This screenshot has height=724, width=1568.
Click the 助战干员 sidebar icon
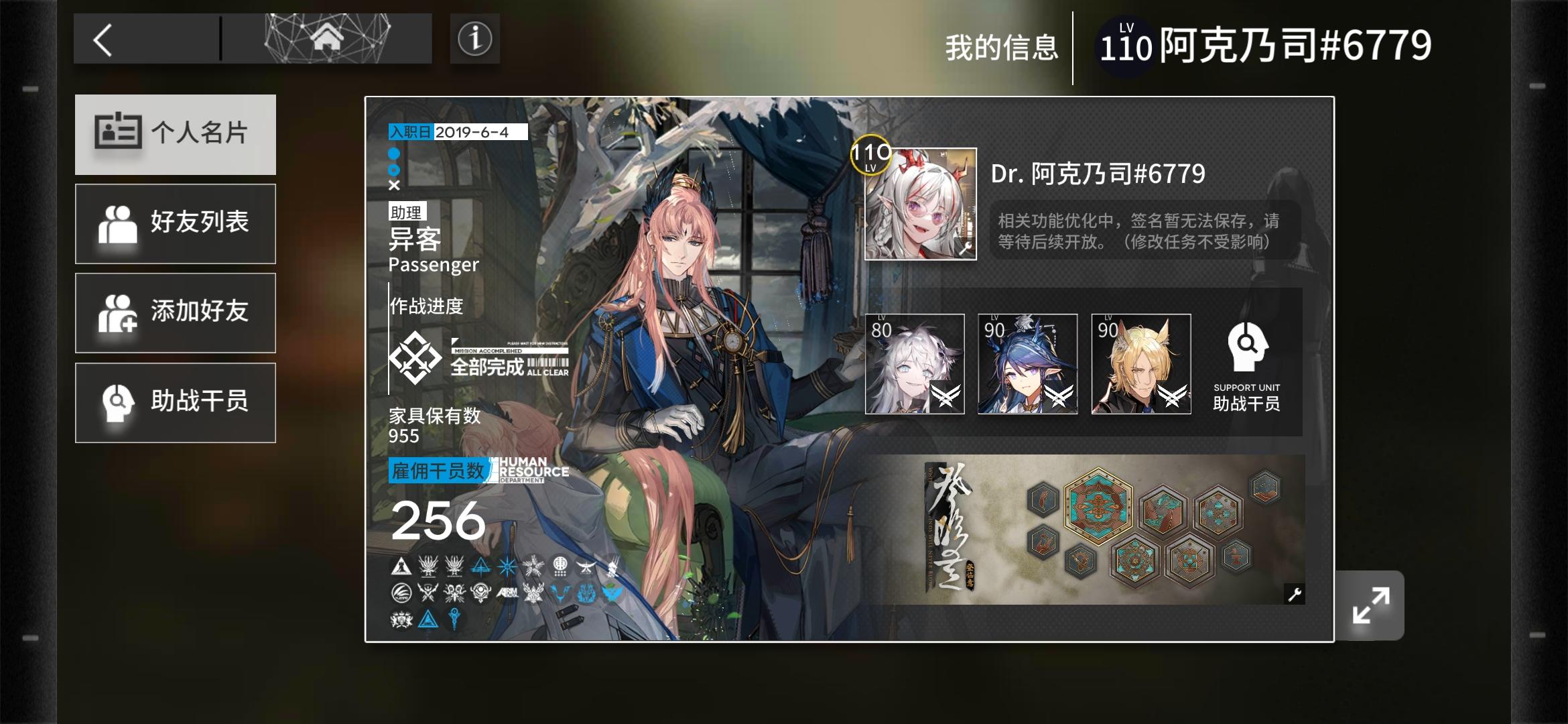pyautogui.click(x=118, y=402)
